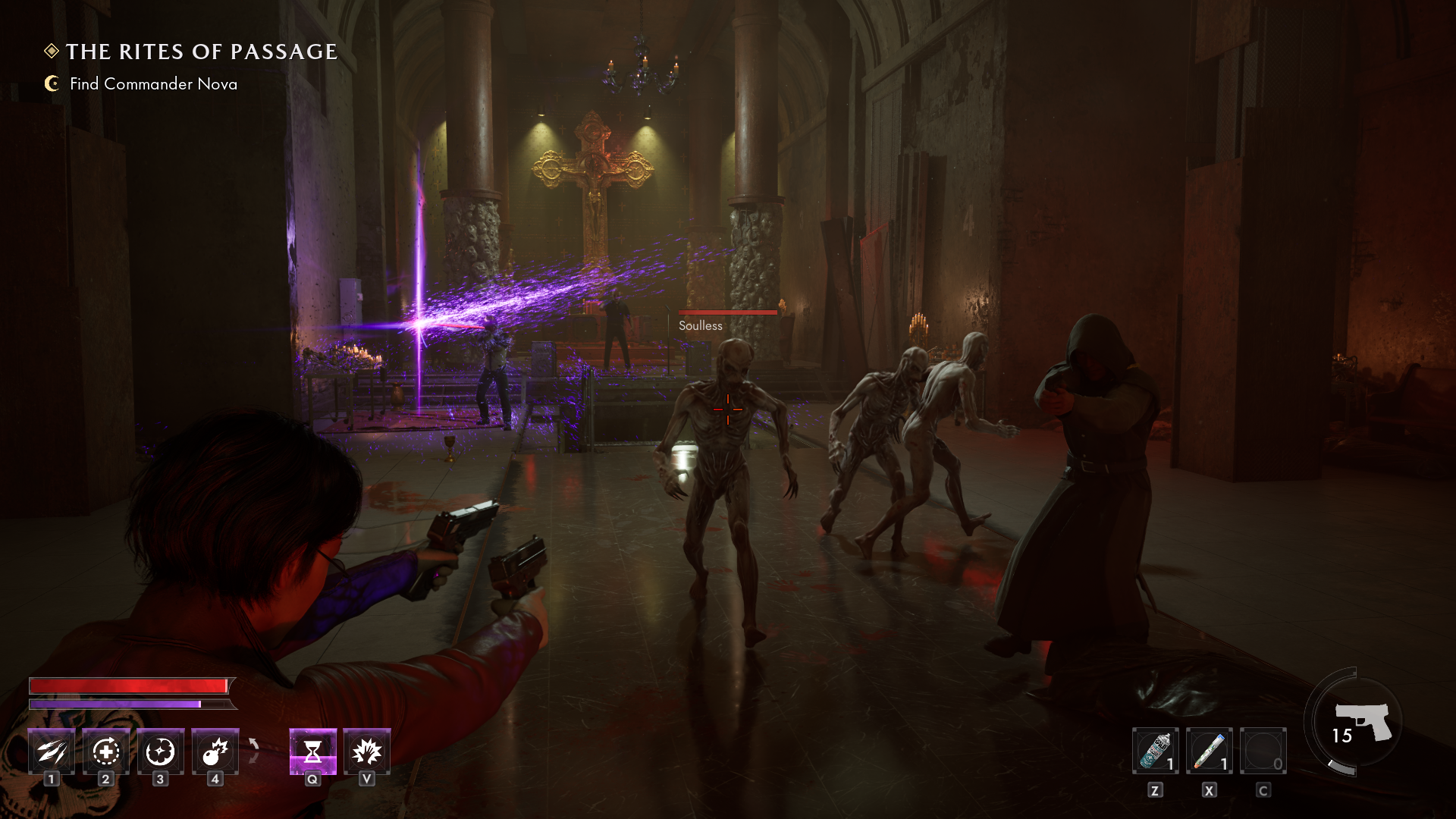The height and width of the screenshot is (819, 1456).
Task: Open The Rites of Passage quest tracker
Action: click(201, 52)
